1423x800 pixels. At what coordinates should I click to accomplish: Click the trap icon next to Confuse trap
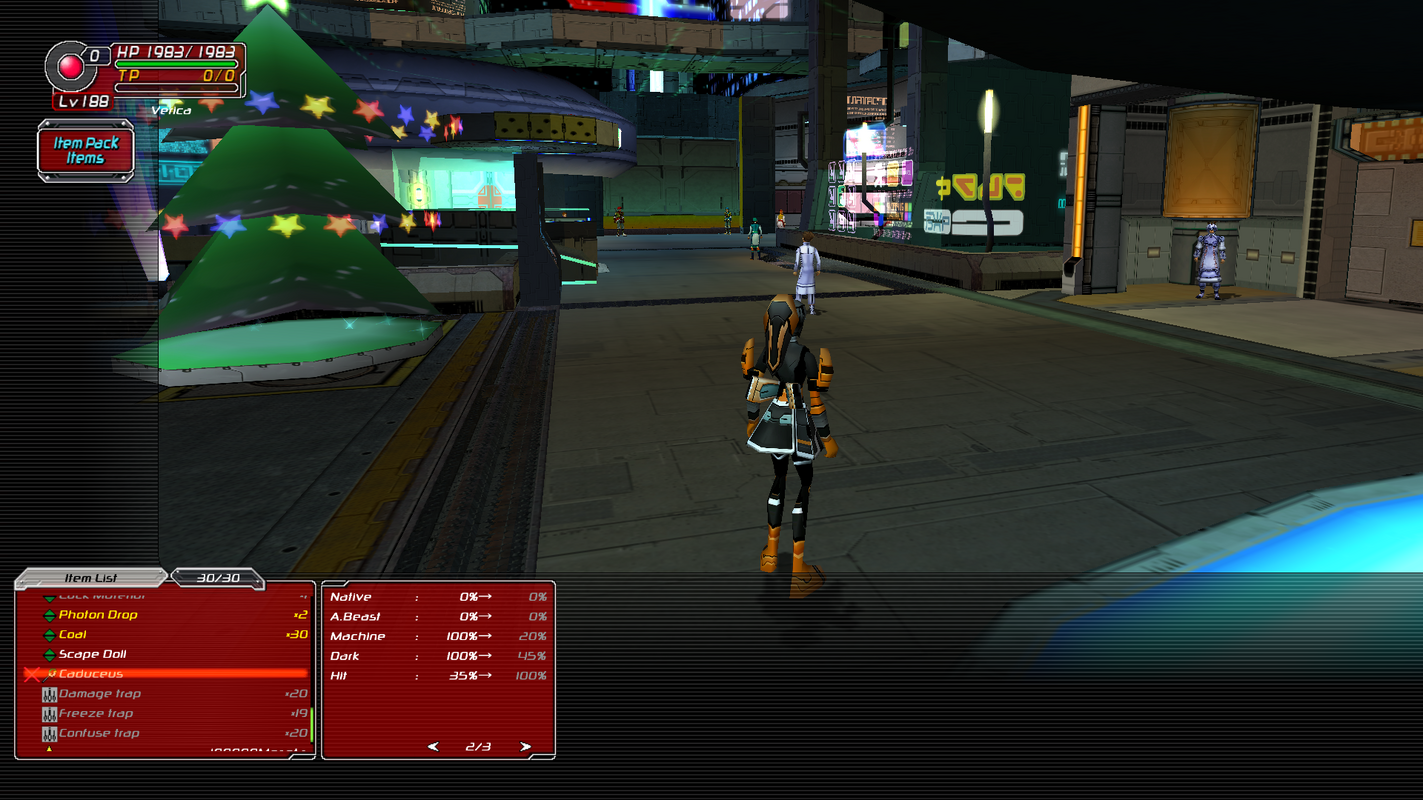coord(51,733)
